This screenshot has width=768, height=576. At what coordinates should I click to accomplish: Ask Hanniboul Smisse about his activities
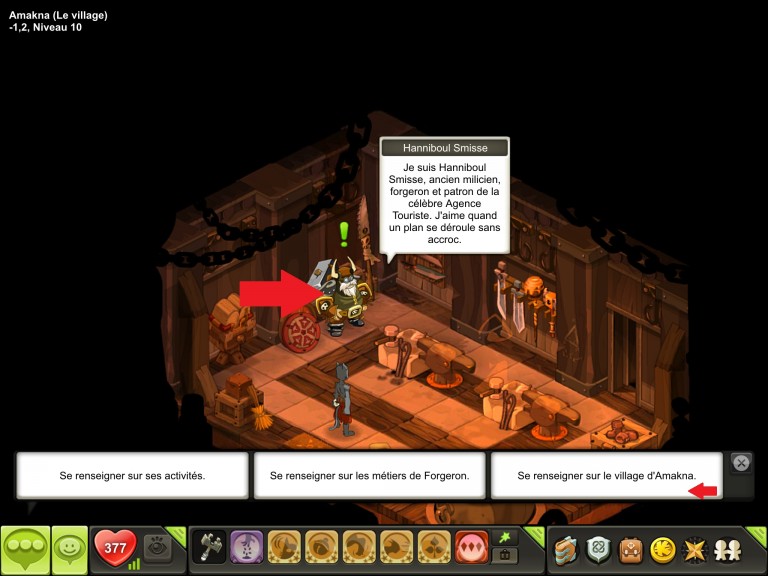coord(132,476)
